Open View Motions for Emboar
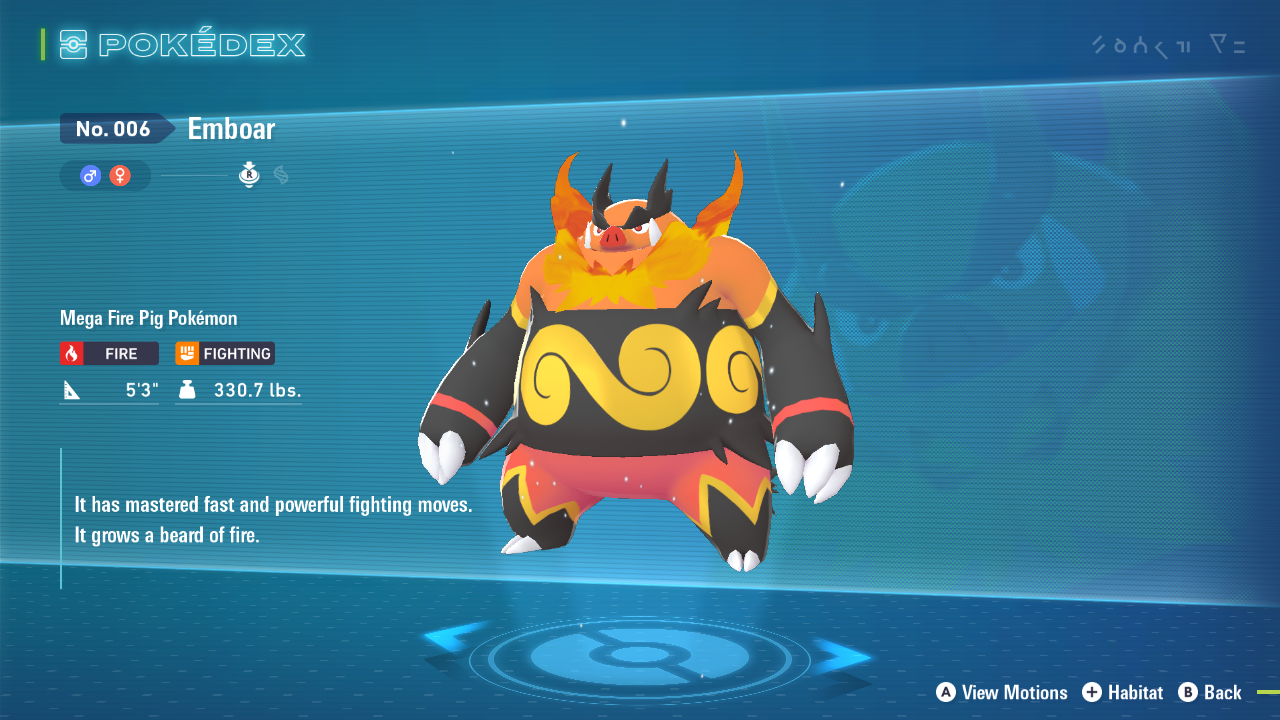The width and height of the screenshot is (1280, 720). [x=1002, y=692]
